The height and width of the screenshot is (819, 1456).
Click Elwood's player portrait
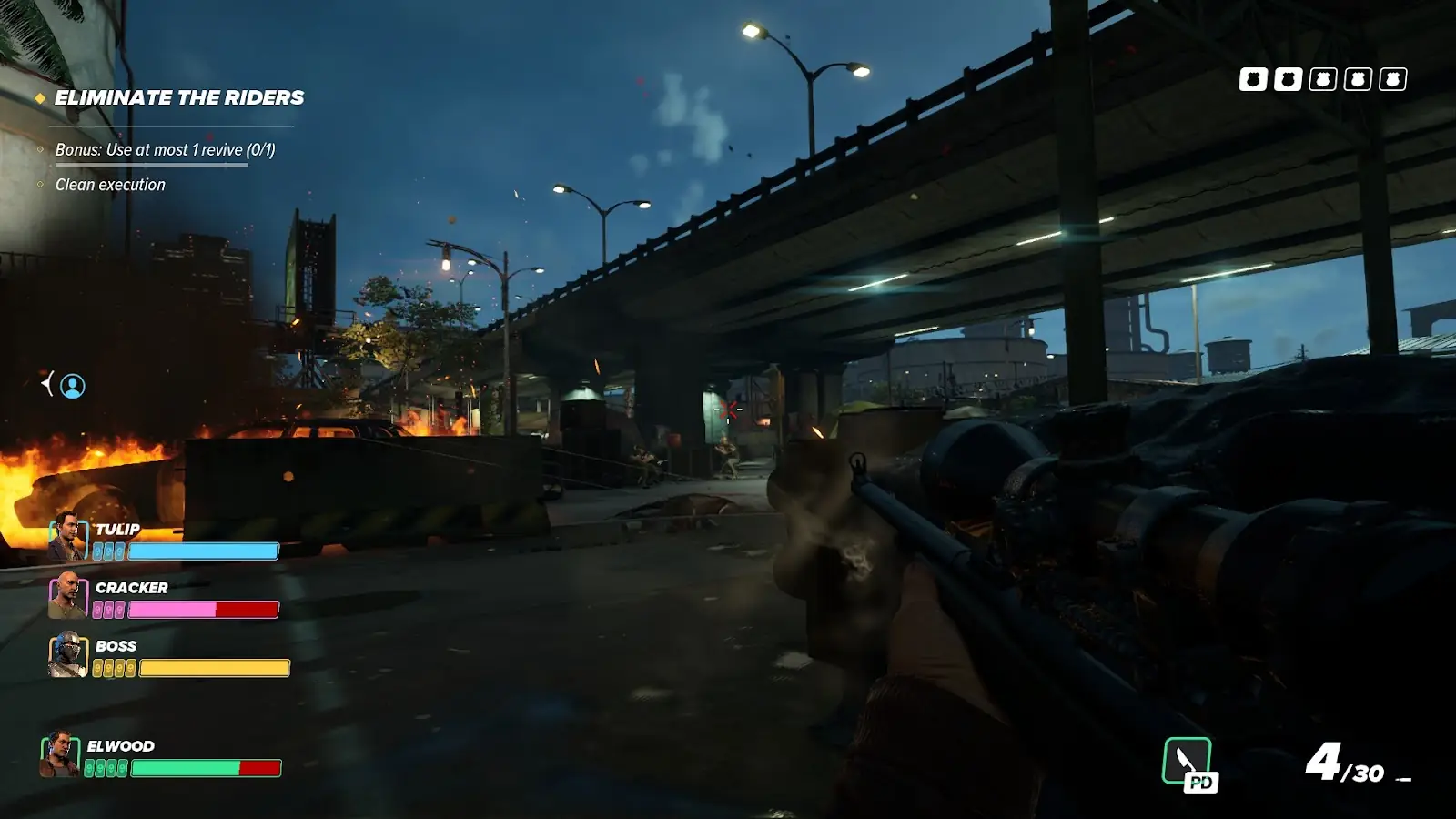pos(60,754)
